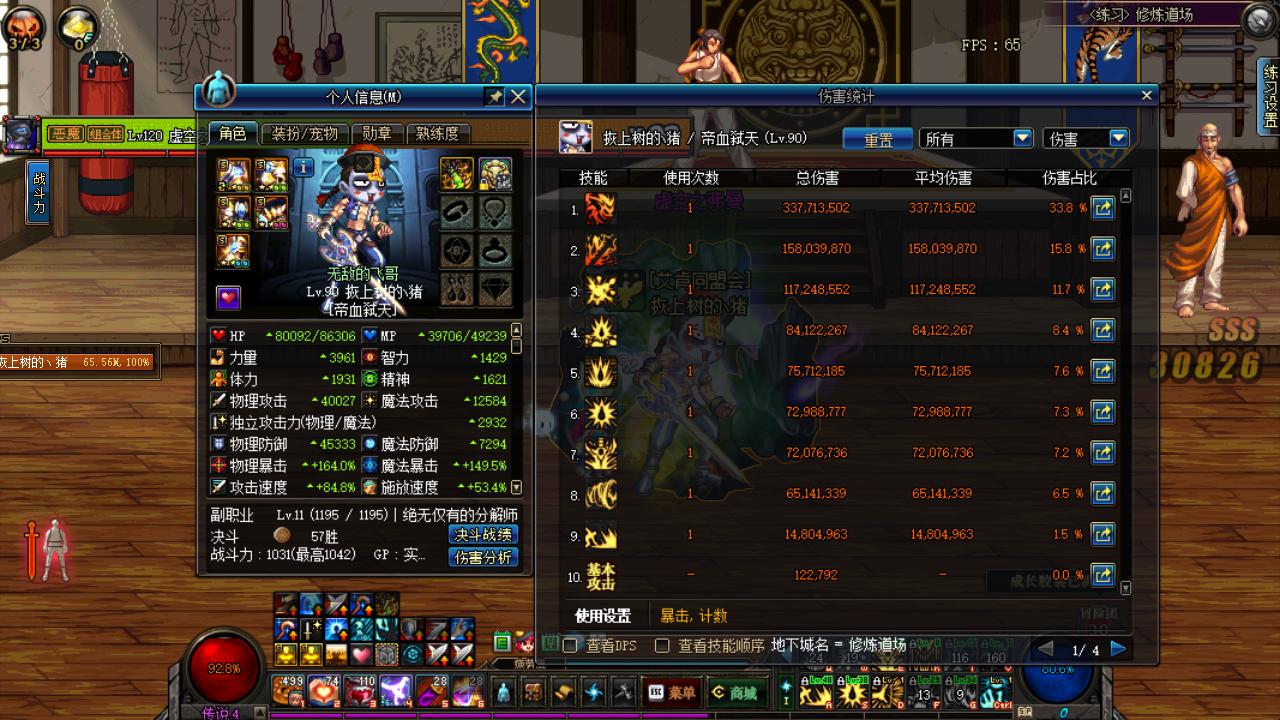Click the blue info icon beside the character model
Viewport: 1280px width, 720px height.
[304, 166]
